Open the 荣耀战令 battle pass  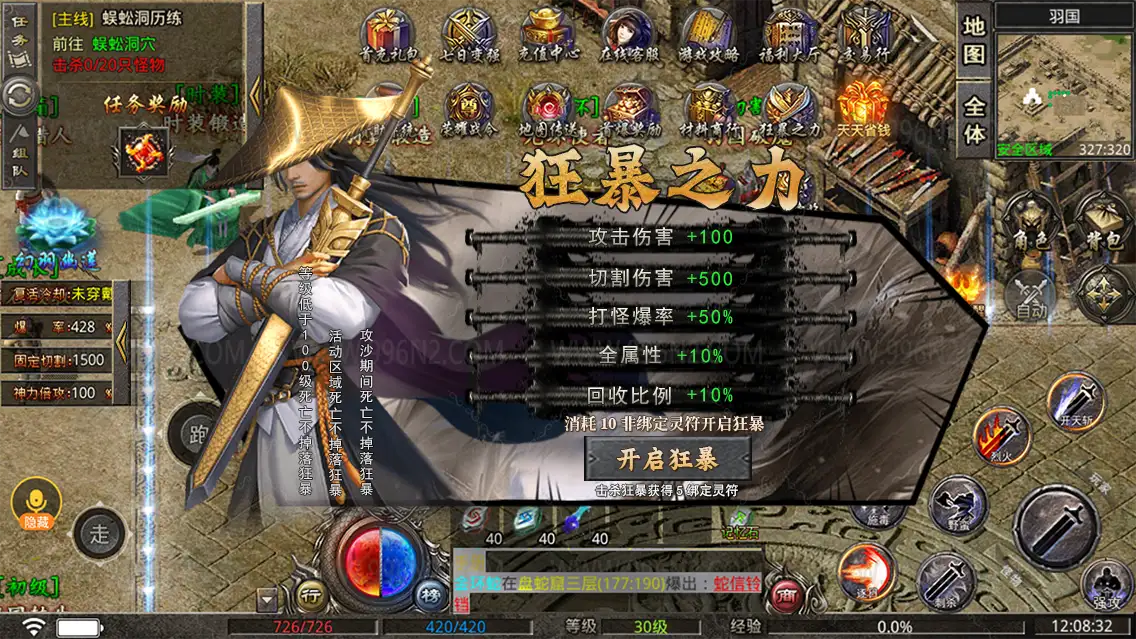[468, 110]
